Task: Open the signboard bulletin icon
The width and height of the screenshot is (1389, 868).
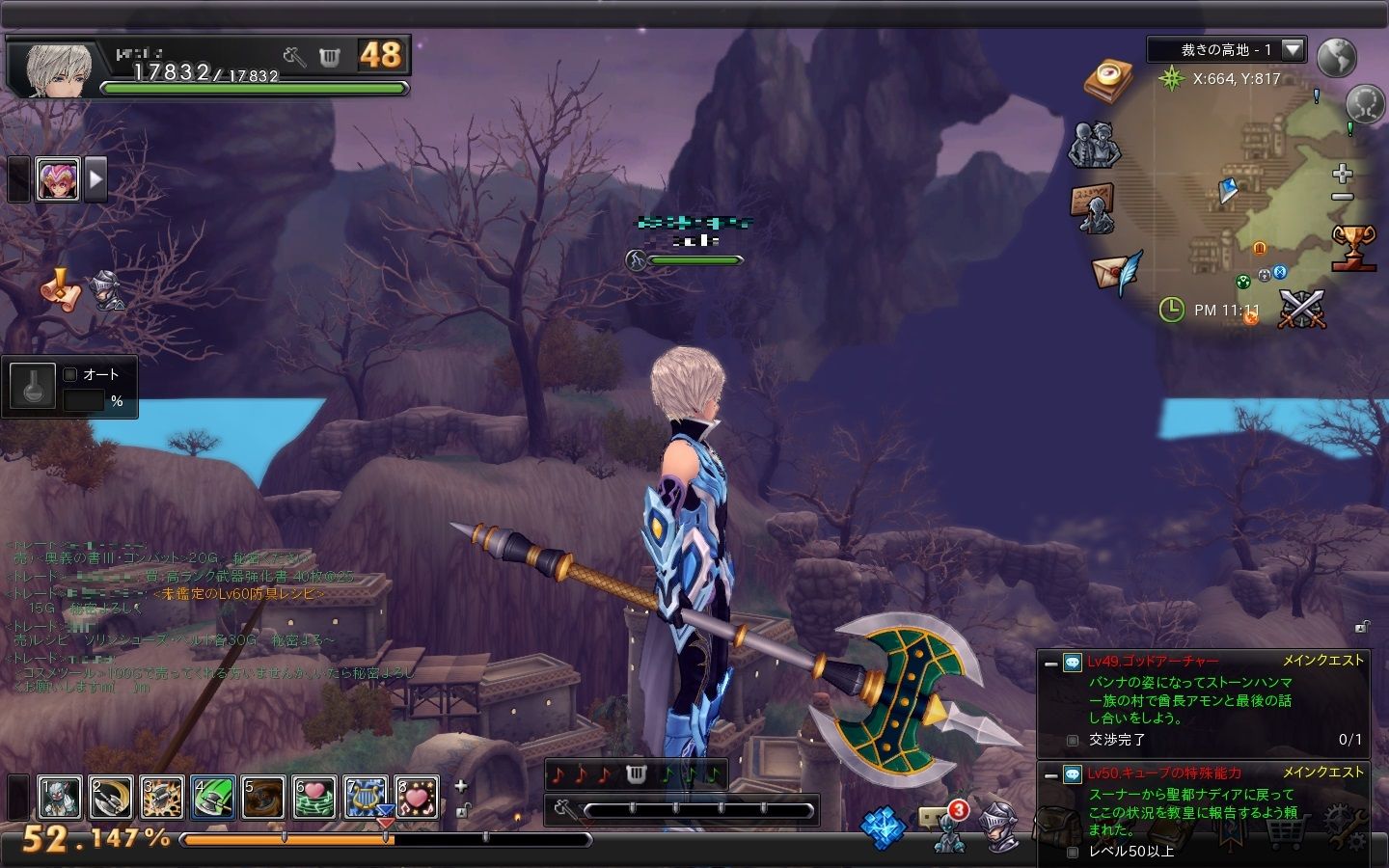Action: [x=1093, y=207]
